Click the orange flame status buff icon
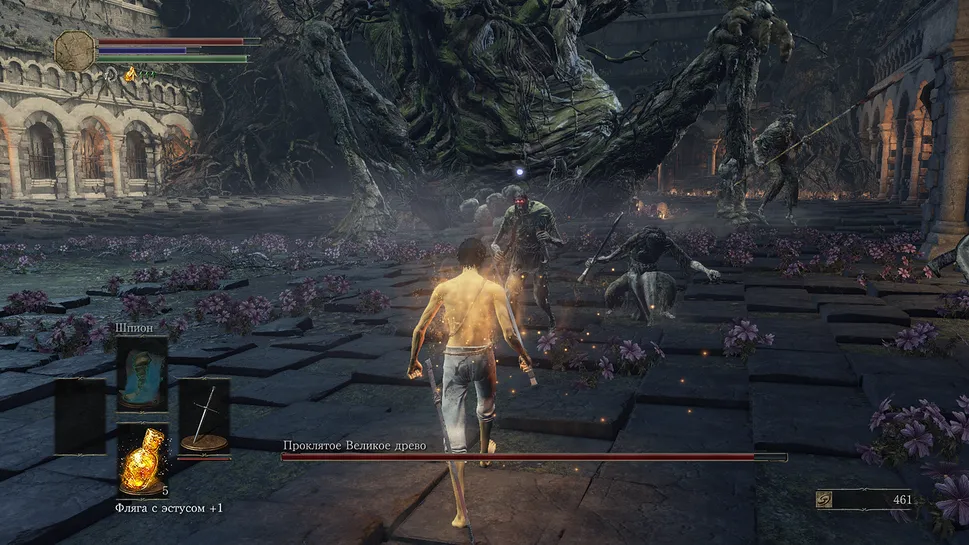 pyautogui.click(x=129, y=73)
